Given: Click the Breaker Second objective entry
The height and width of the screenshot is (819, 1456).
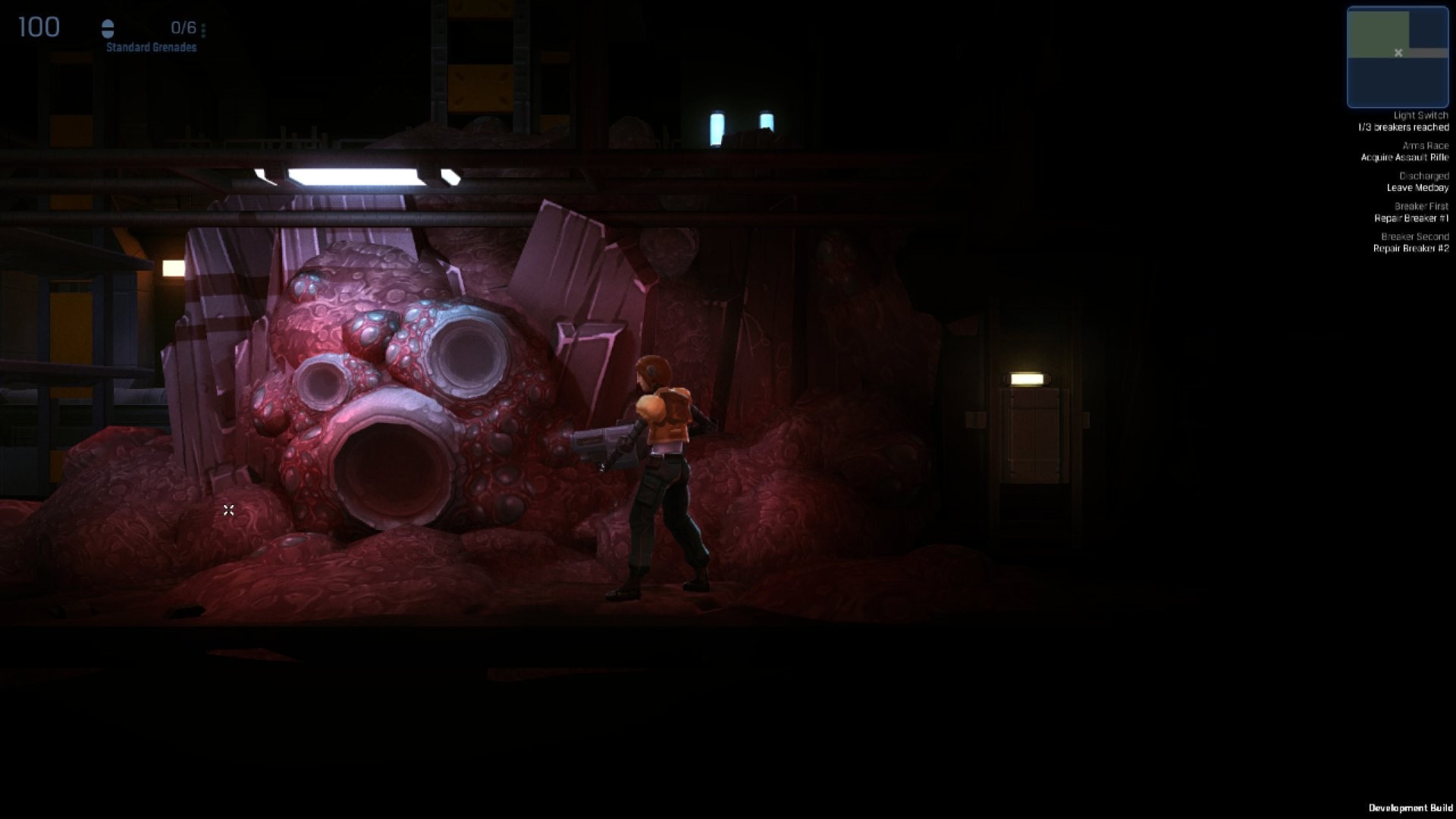Looking at the screenshot, I should (1412, 243).
